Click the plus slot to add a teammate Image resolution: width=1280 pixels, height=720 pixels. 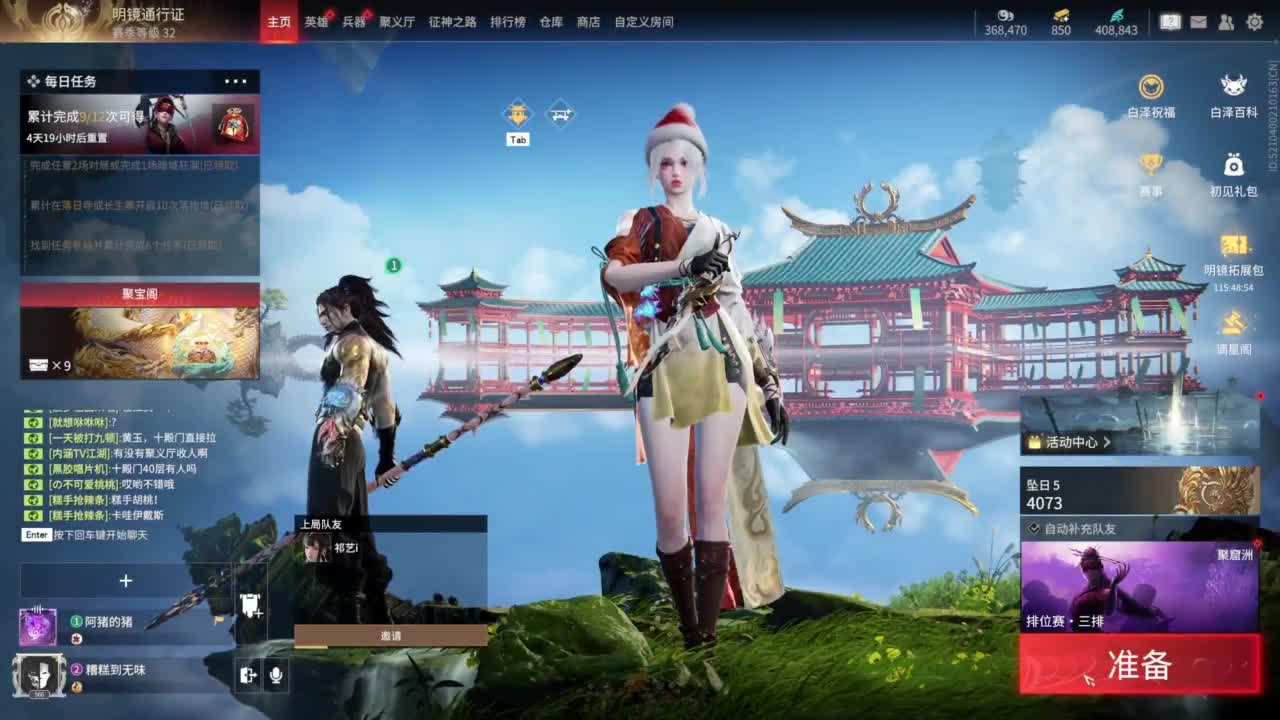pyautogui.click(x=126, y=581)
